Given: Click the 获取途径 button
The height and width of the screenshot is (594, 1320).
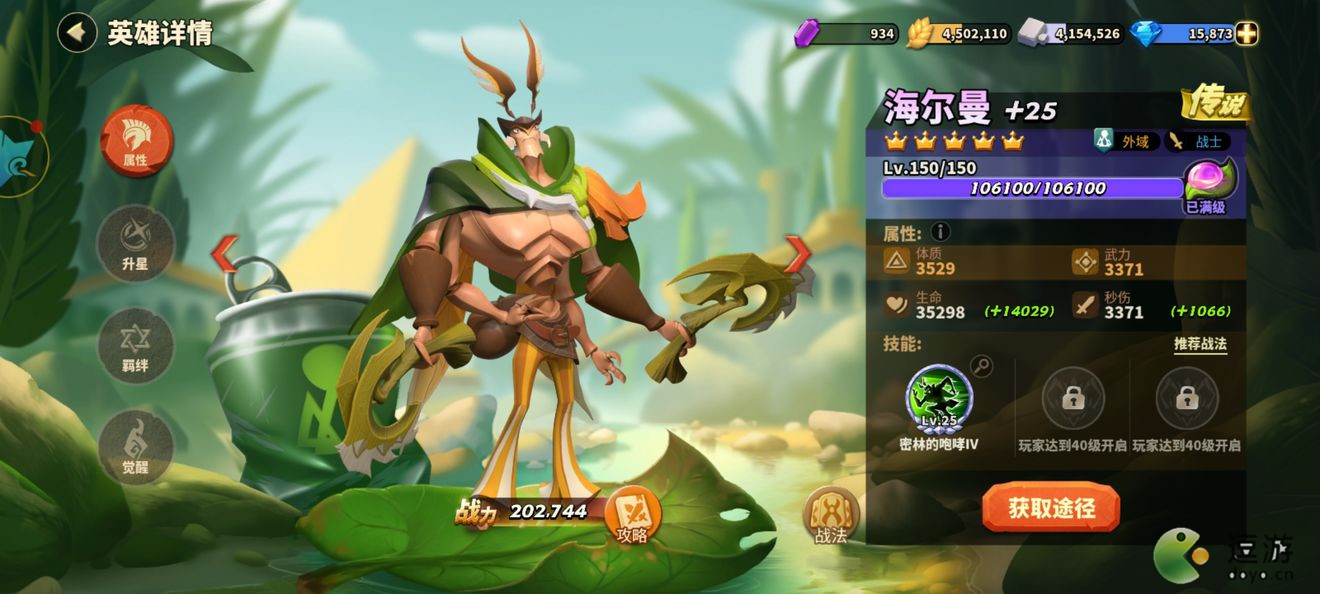Looking at the screenshot, I should [x=1051, y=508].
